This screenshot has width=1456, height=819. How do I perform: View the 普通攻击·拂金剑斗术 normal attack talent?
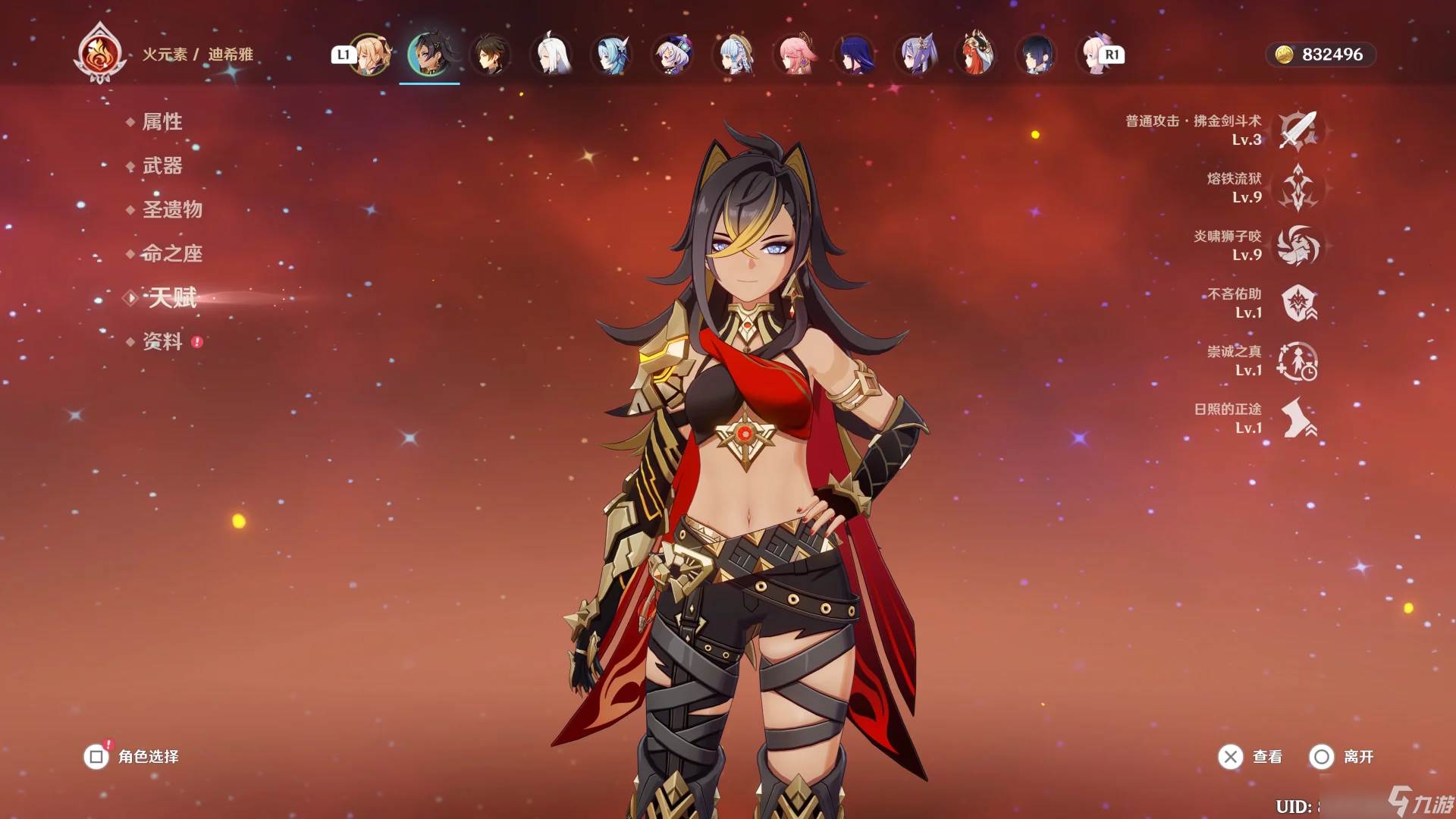tap(1298, 130)
